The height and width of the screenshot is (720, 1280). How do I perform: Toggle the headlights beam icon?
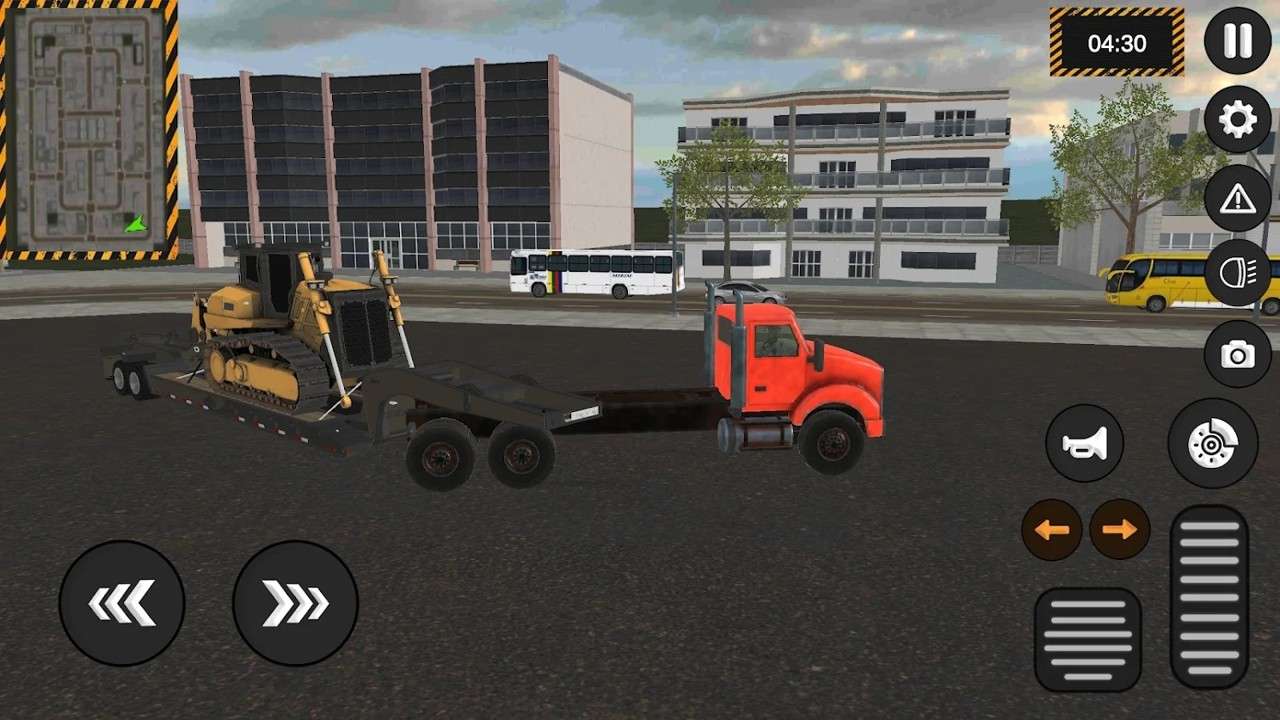pyautogui.click(x=1237, y=272)
